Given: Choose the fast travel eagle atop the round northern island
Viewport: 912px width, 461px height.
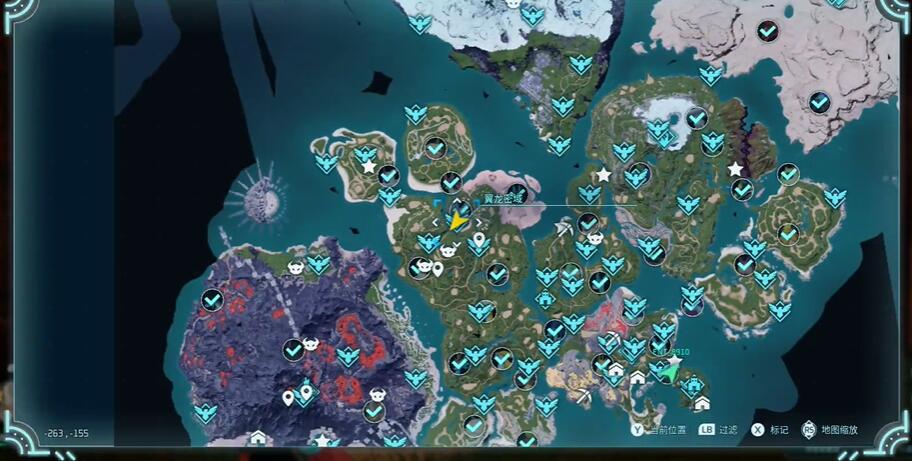Looking at the screenshot, I should tap(415, 113).
